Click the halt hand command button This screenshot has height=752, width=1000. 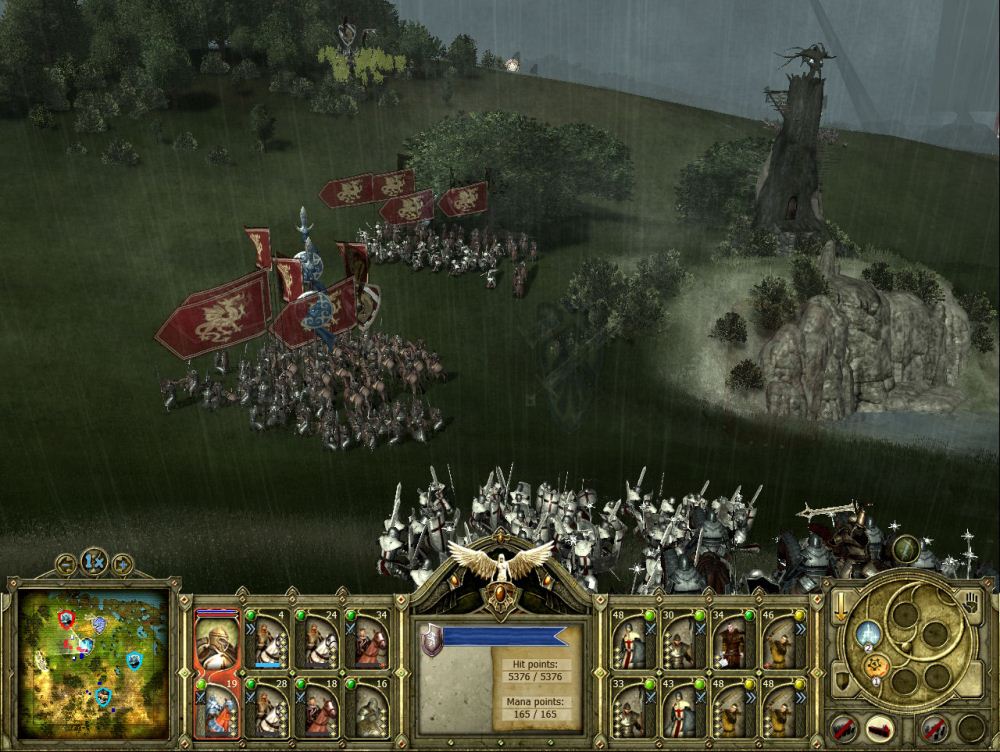tap(969, 601)
